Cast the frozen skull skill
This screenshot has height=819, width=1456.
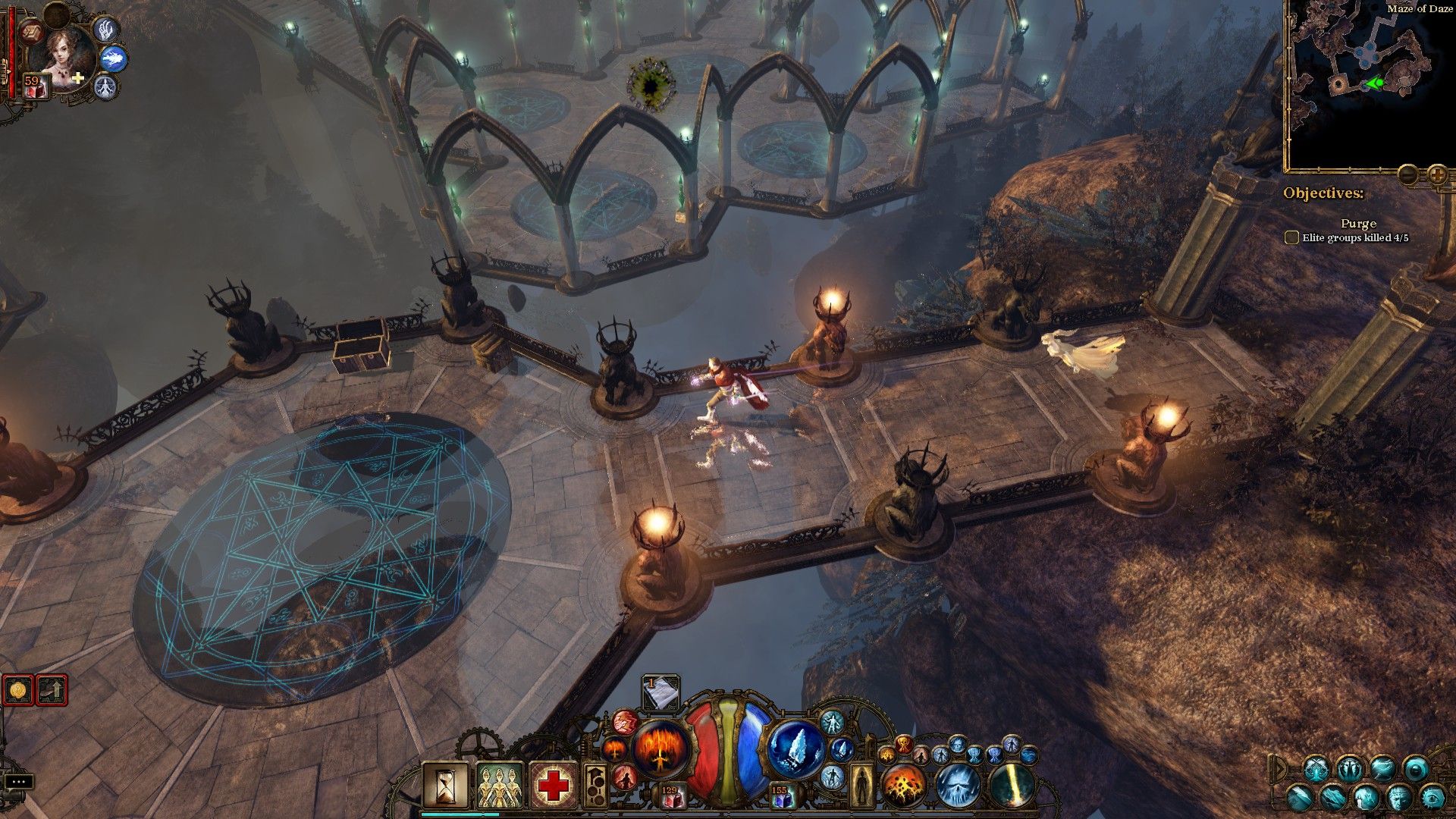pyautogui.click(x=958, y=786)
